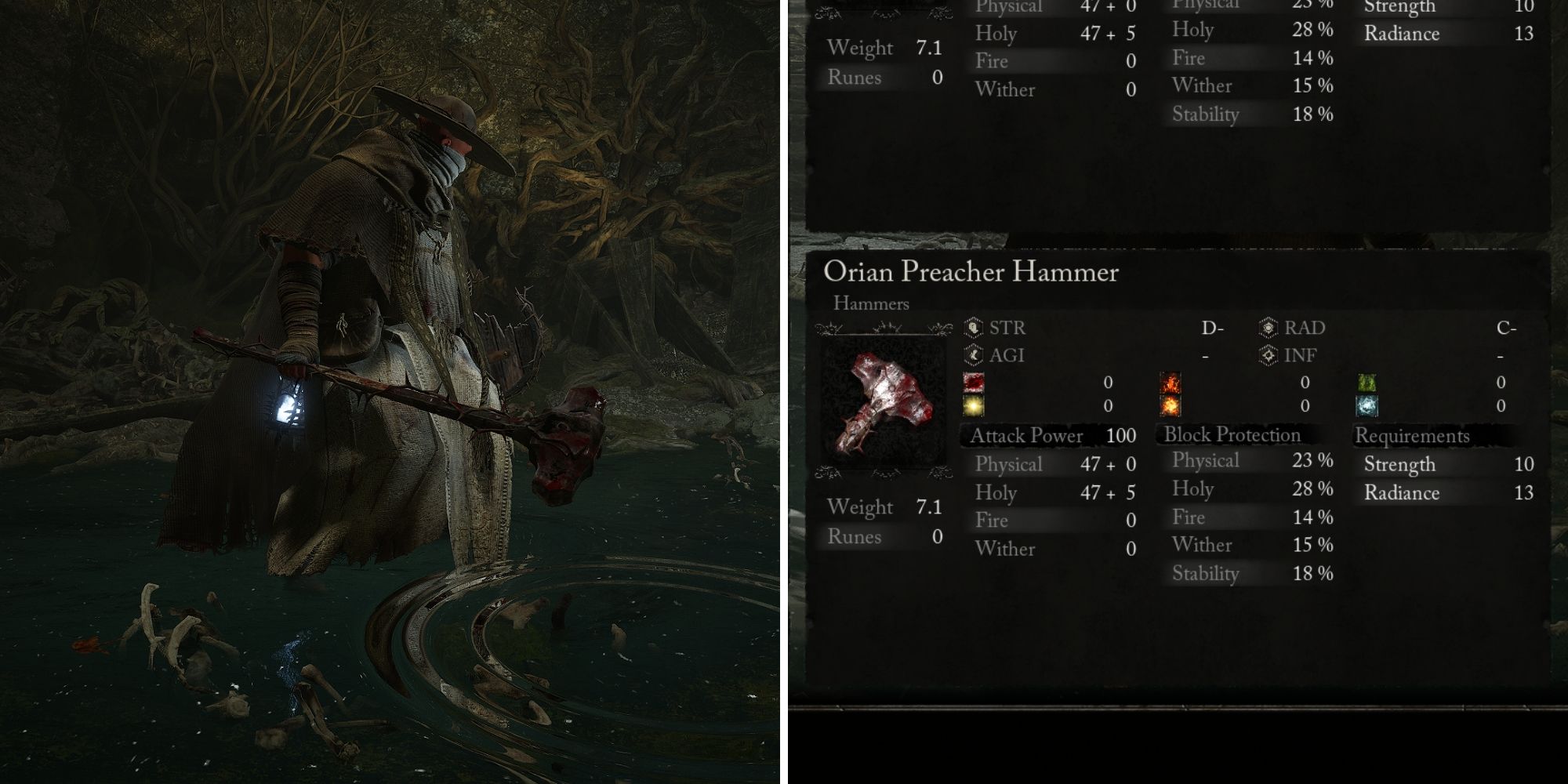Click the Orian Preacher Hammer title

click(972, 273)
